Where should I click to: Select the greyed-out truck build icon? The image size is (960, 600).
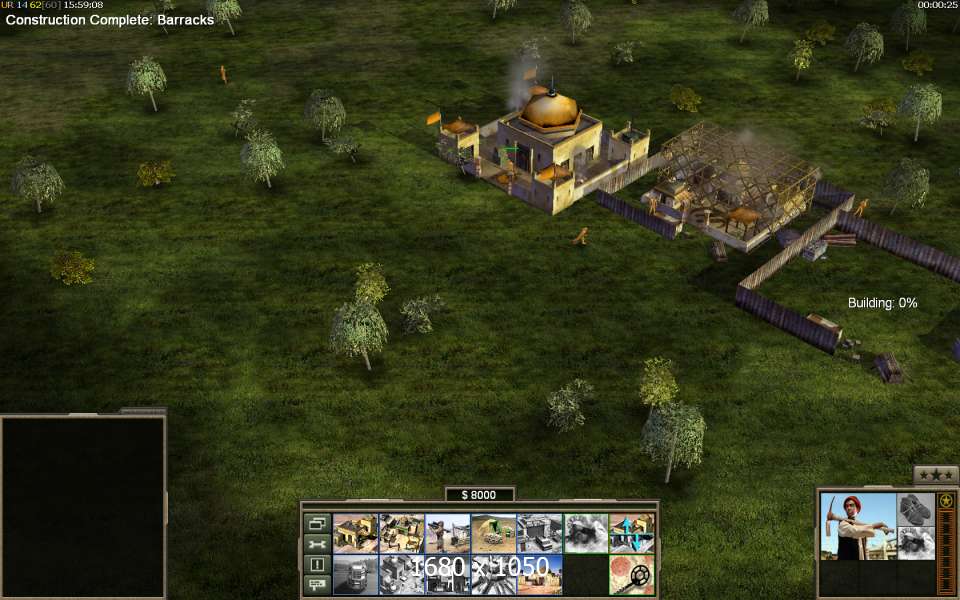click(355, 575)
